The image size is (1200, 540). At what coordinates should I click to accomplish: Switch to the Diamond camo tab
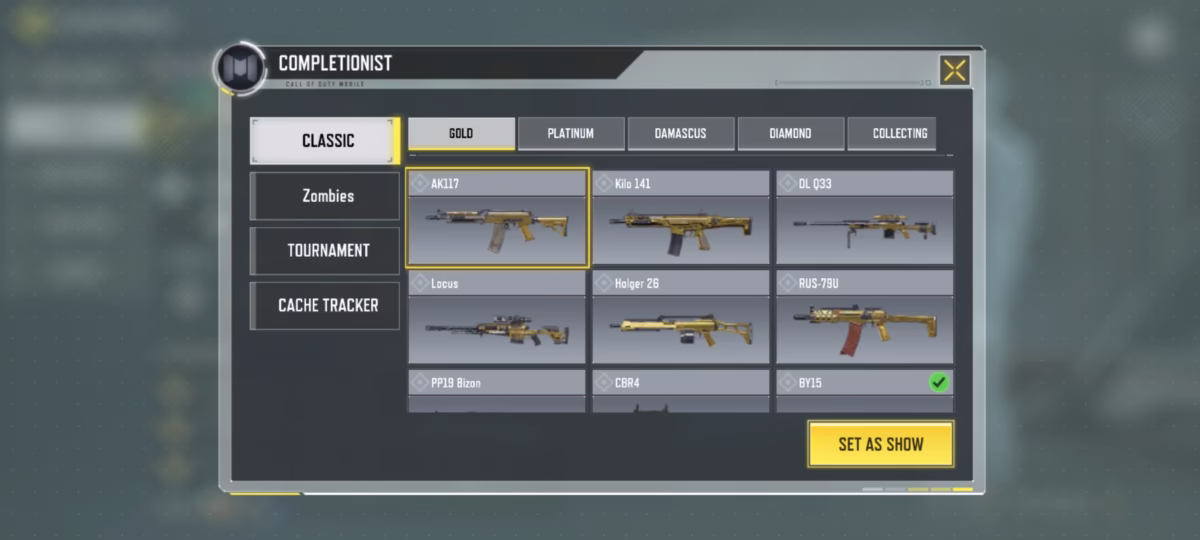coord(790,134)
